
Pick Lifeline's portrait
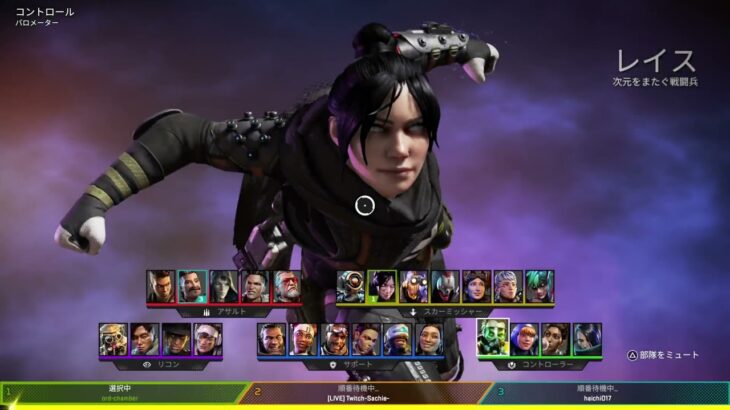[x=303, y=339]
